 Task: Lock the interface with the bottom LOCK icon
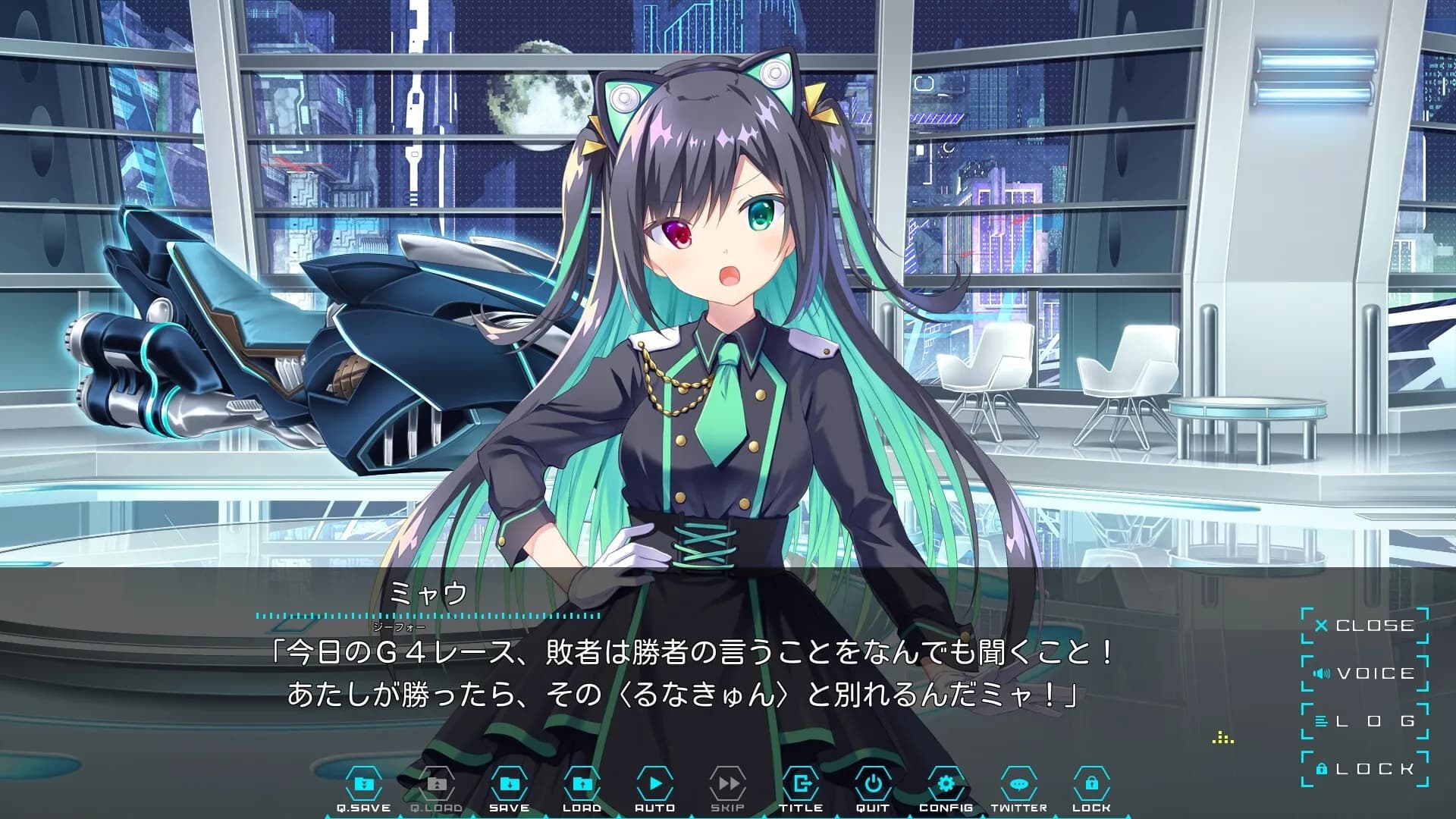tap(1090, 785)
